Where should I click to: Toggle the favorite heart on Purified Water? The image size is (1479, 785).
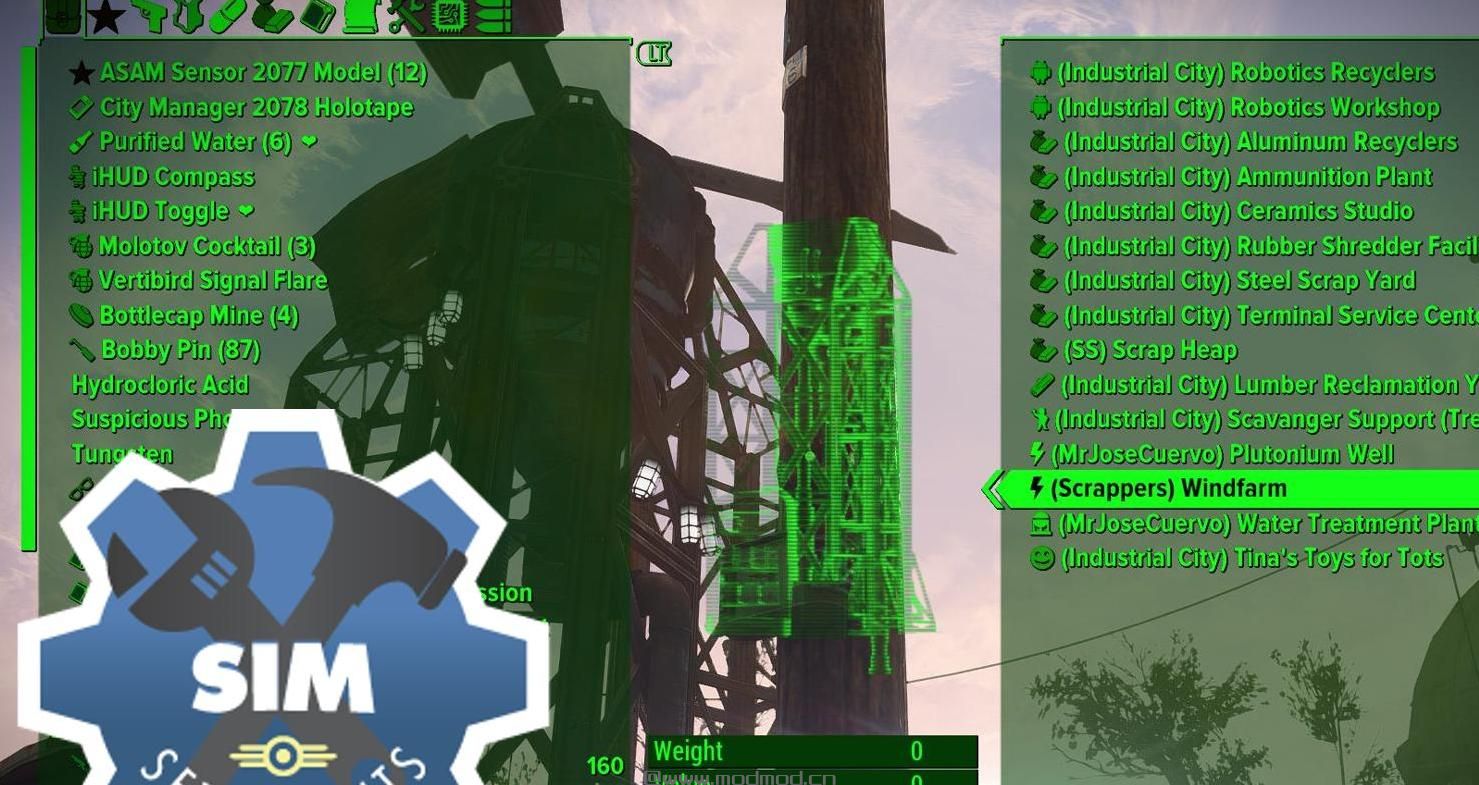point(307,142)
